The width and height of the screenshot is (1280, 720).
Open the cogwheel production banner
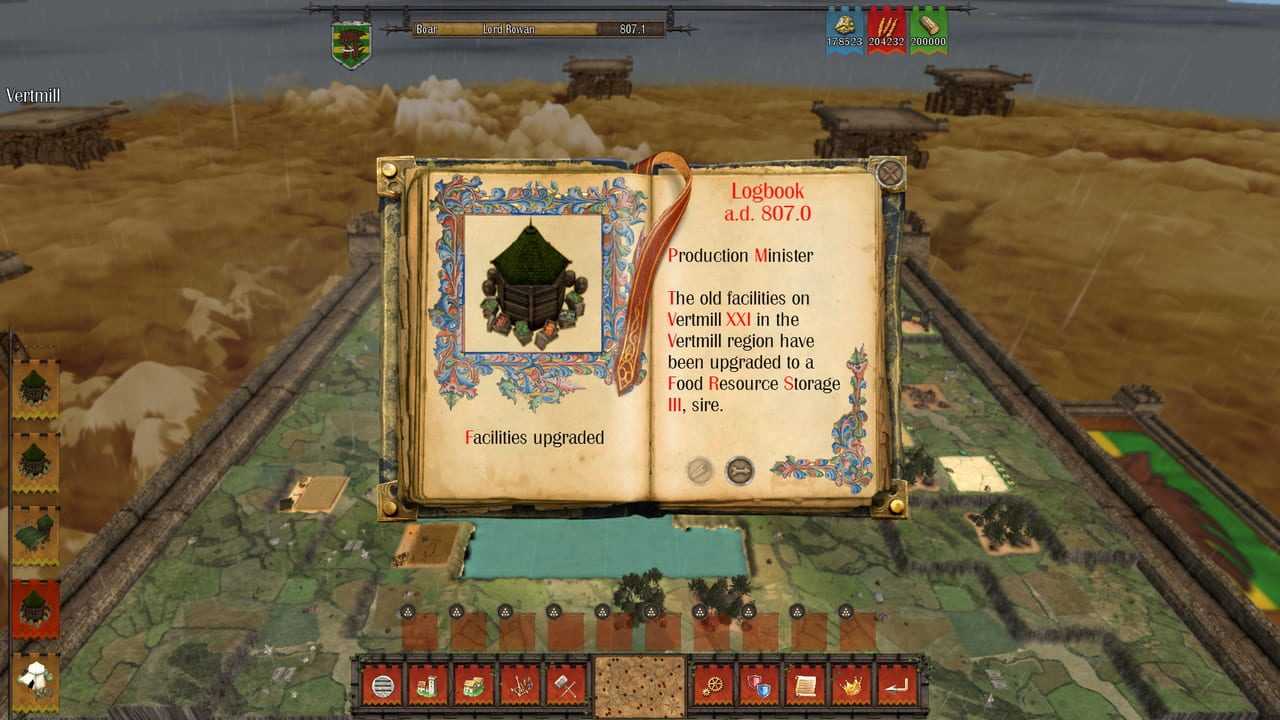point(713,686)
